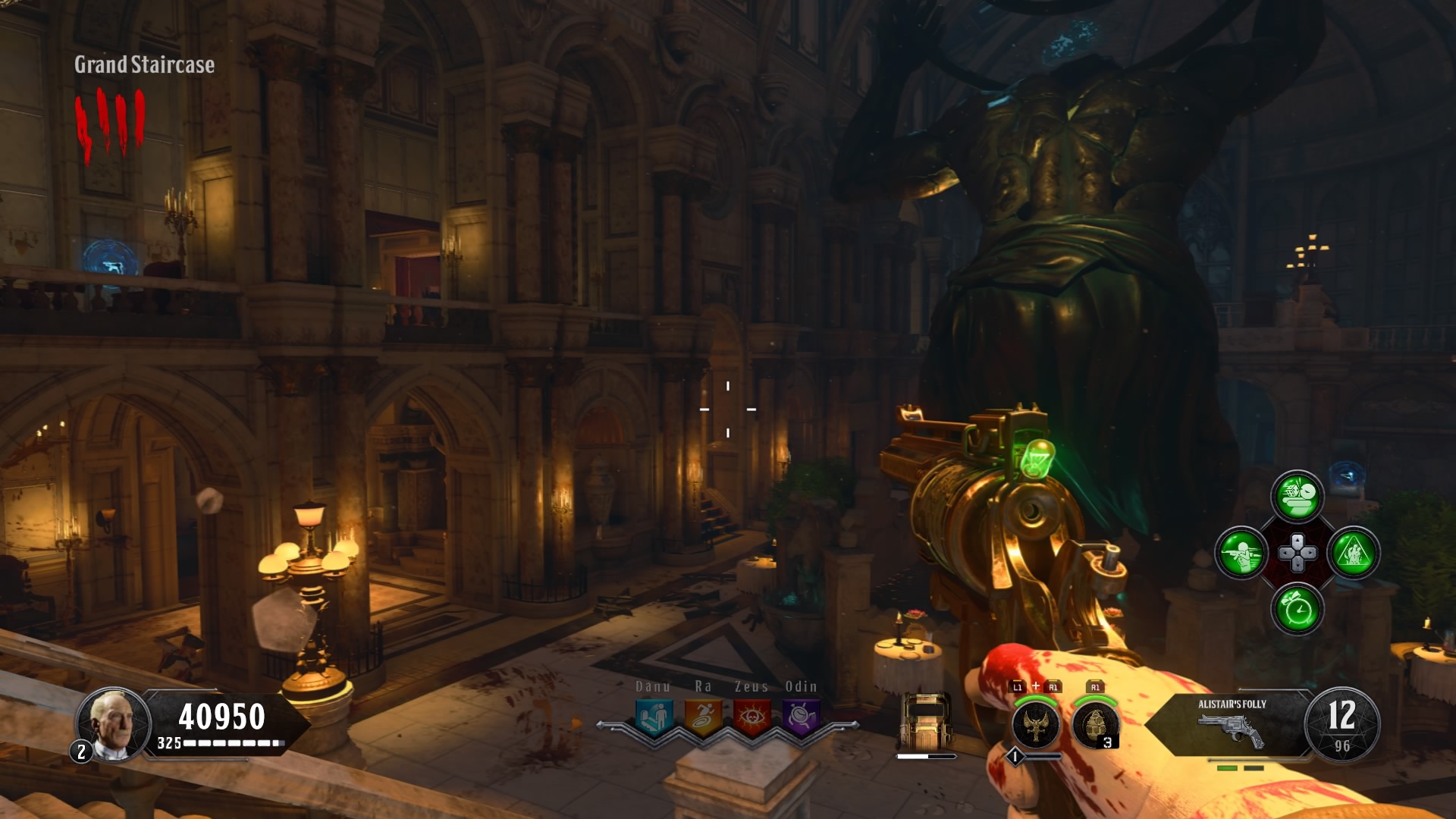Click the Alistair's Folly weapon panel
1456x819 pixels.
pyautogui.click(x=1232, y=723)
